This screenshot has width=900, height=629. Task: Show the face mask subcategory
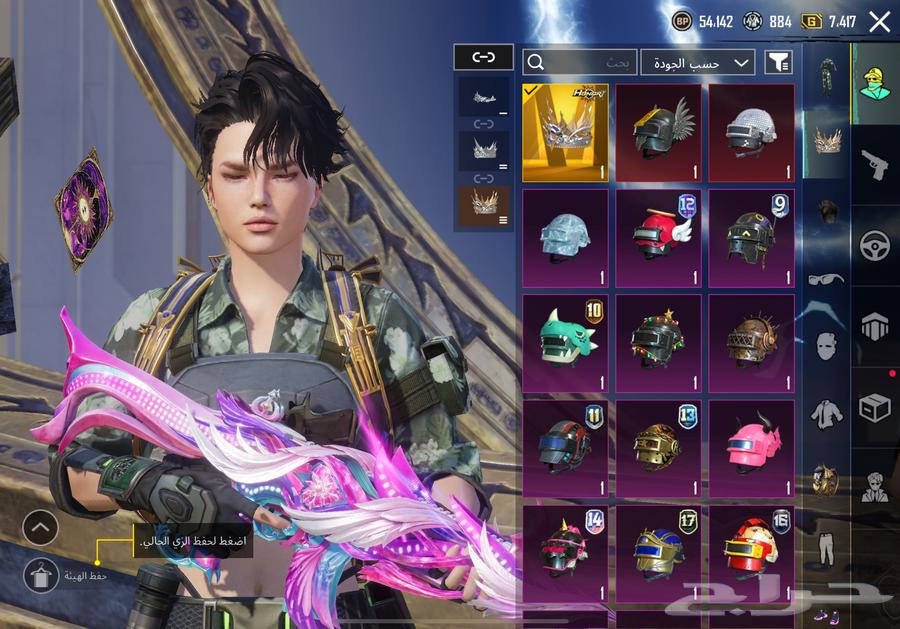pos(826,347)
